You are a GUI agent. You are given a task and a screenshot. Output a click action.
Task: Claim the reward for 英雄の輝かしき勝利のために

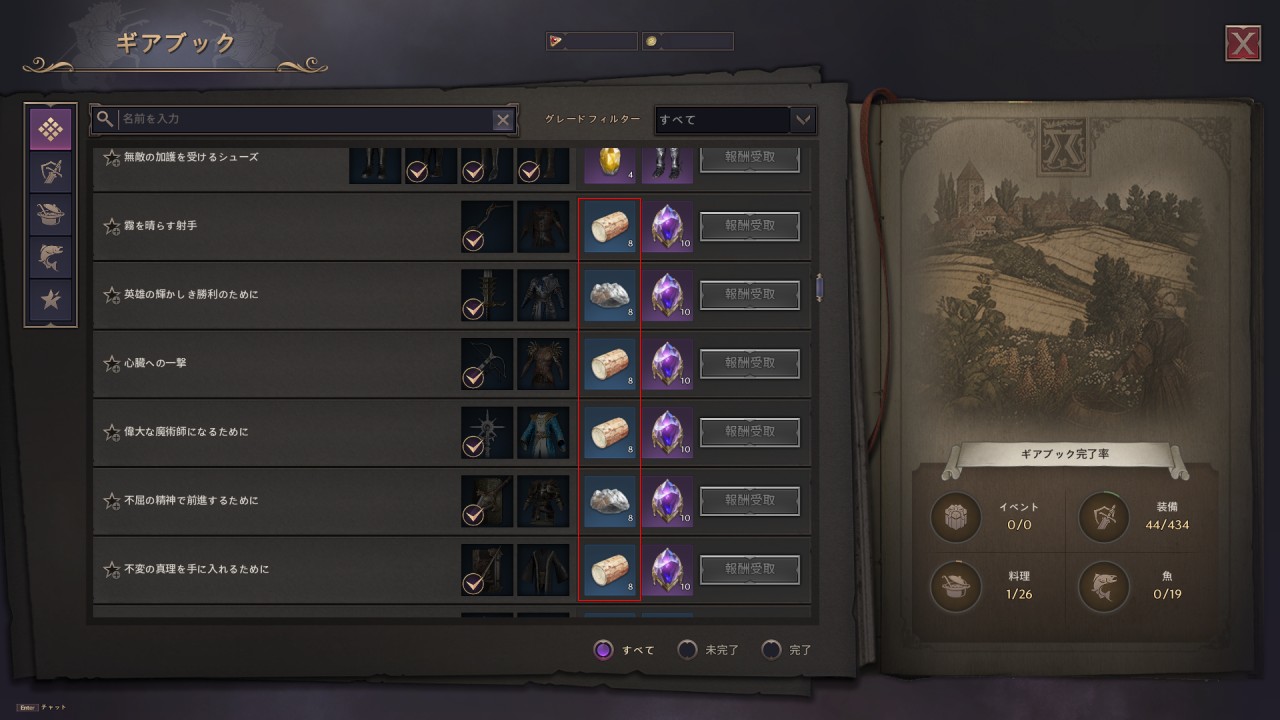pyautogui.click(x=750, y=295)
